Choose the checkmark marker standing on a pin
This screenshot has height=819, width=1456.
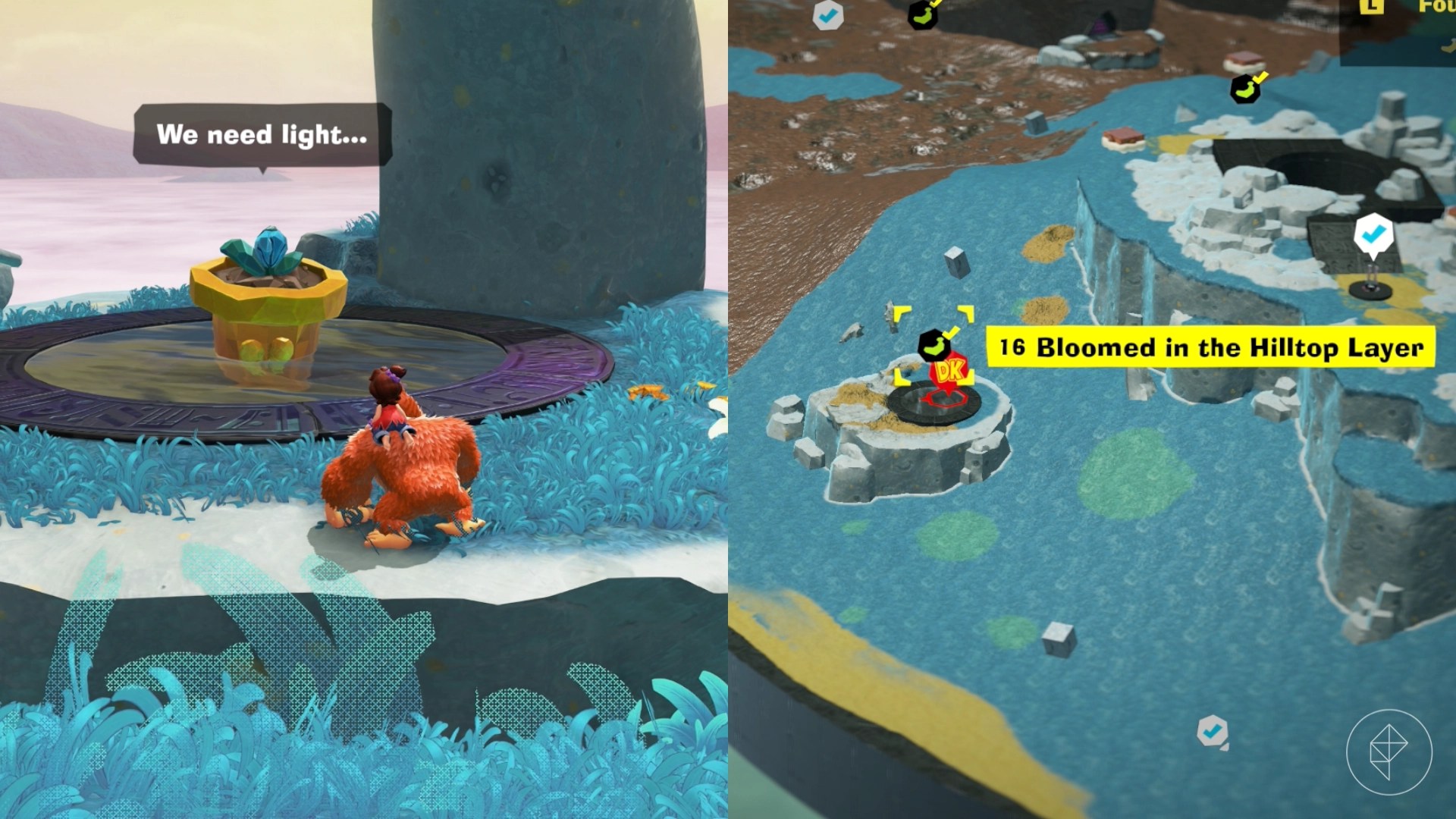pyautogui.click(x=1373, y=235)
